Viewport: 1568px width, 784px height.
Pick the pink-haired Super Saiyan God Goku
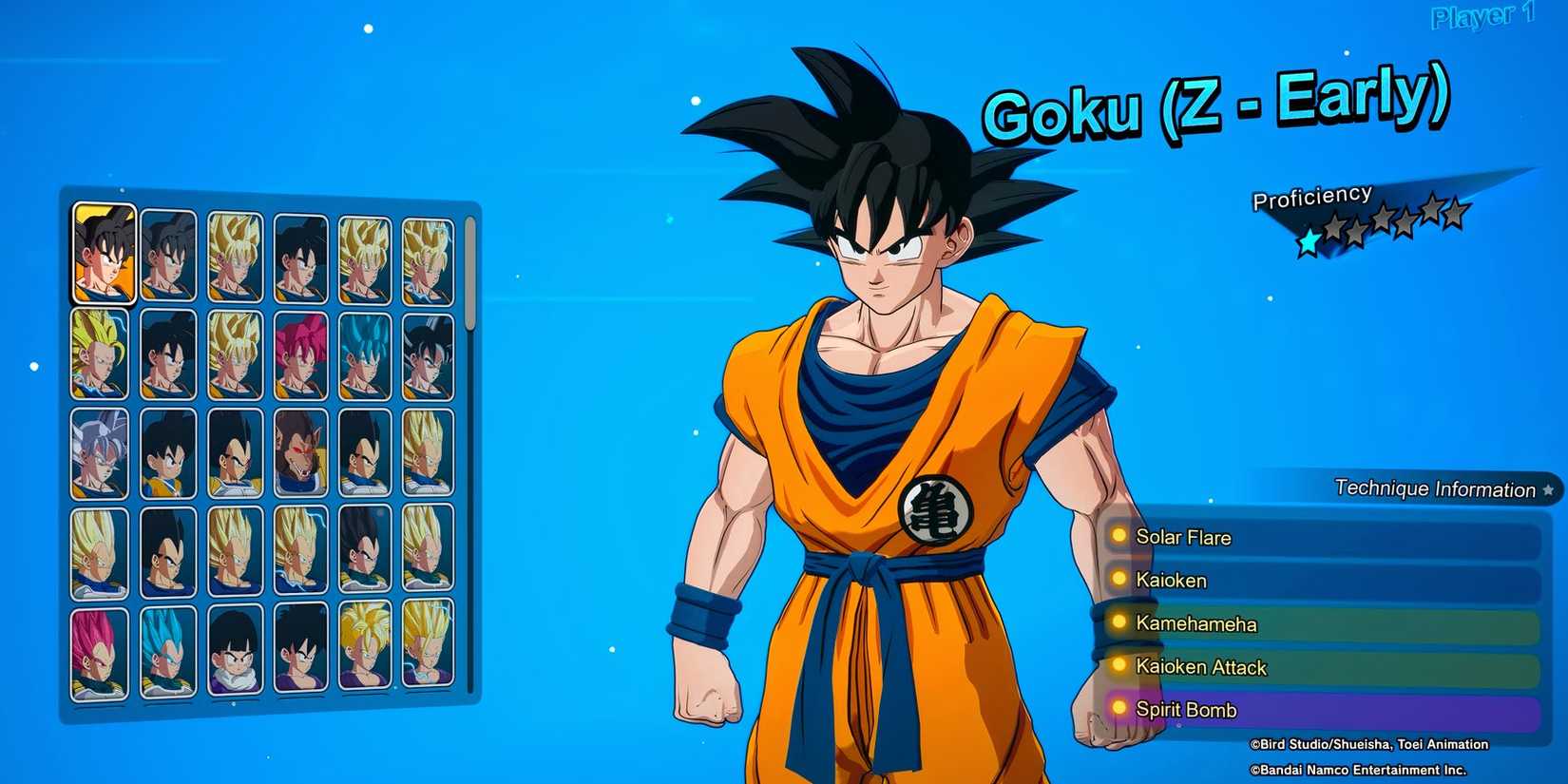pyautogui.click(x=300, y=355)
